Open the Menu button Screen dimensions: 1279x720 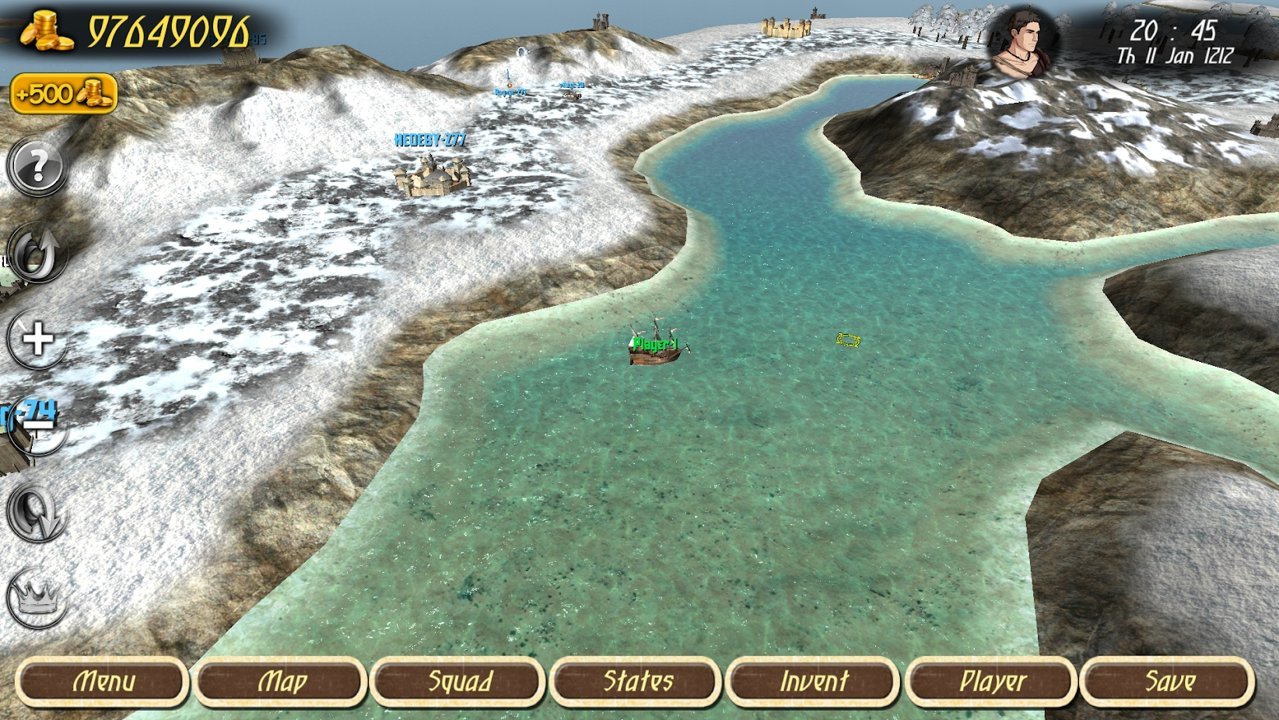point(102,682)
